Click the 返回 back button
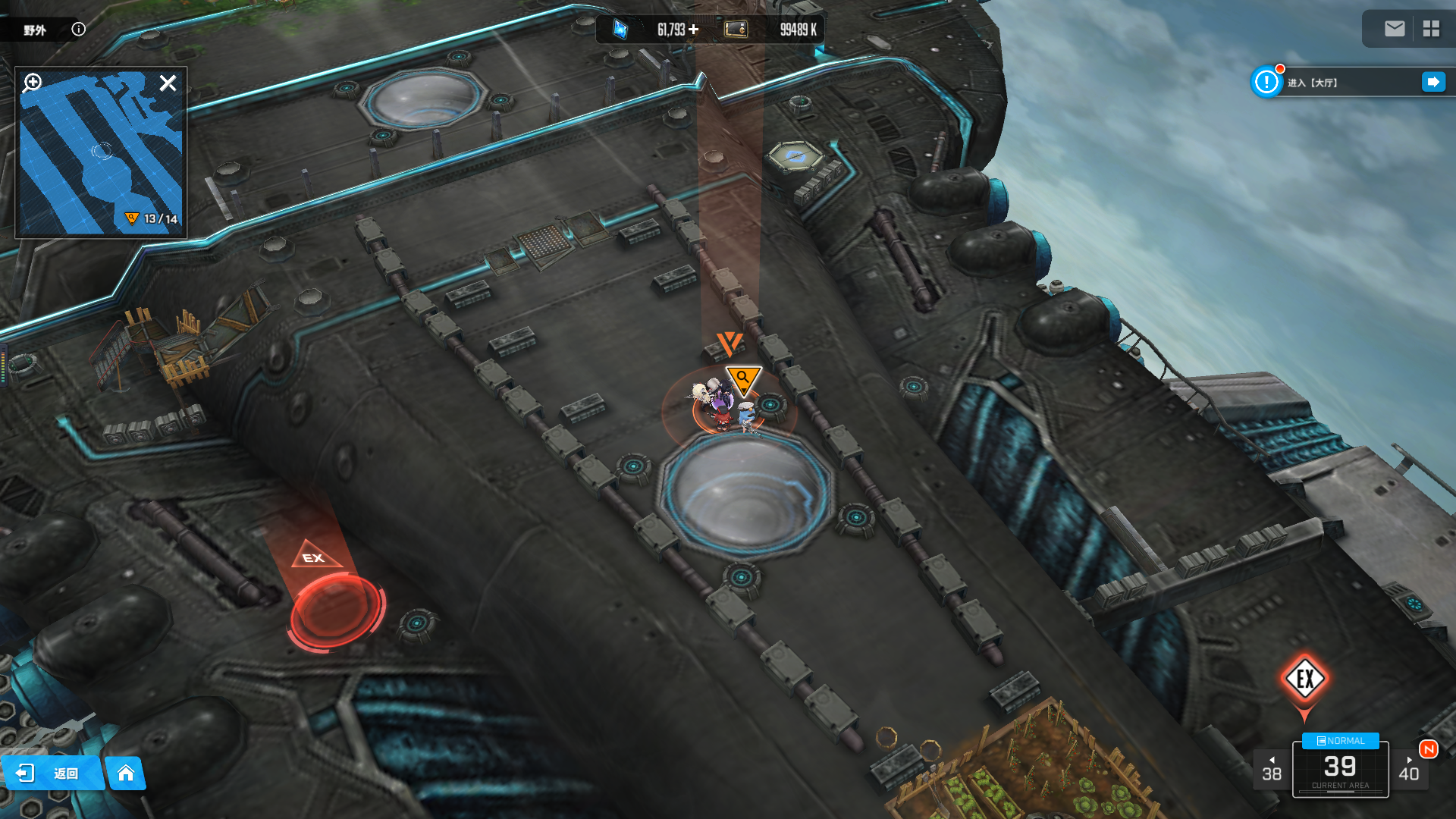 click(x=52, y=773)
